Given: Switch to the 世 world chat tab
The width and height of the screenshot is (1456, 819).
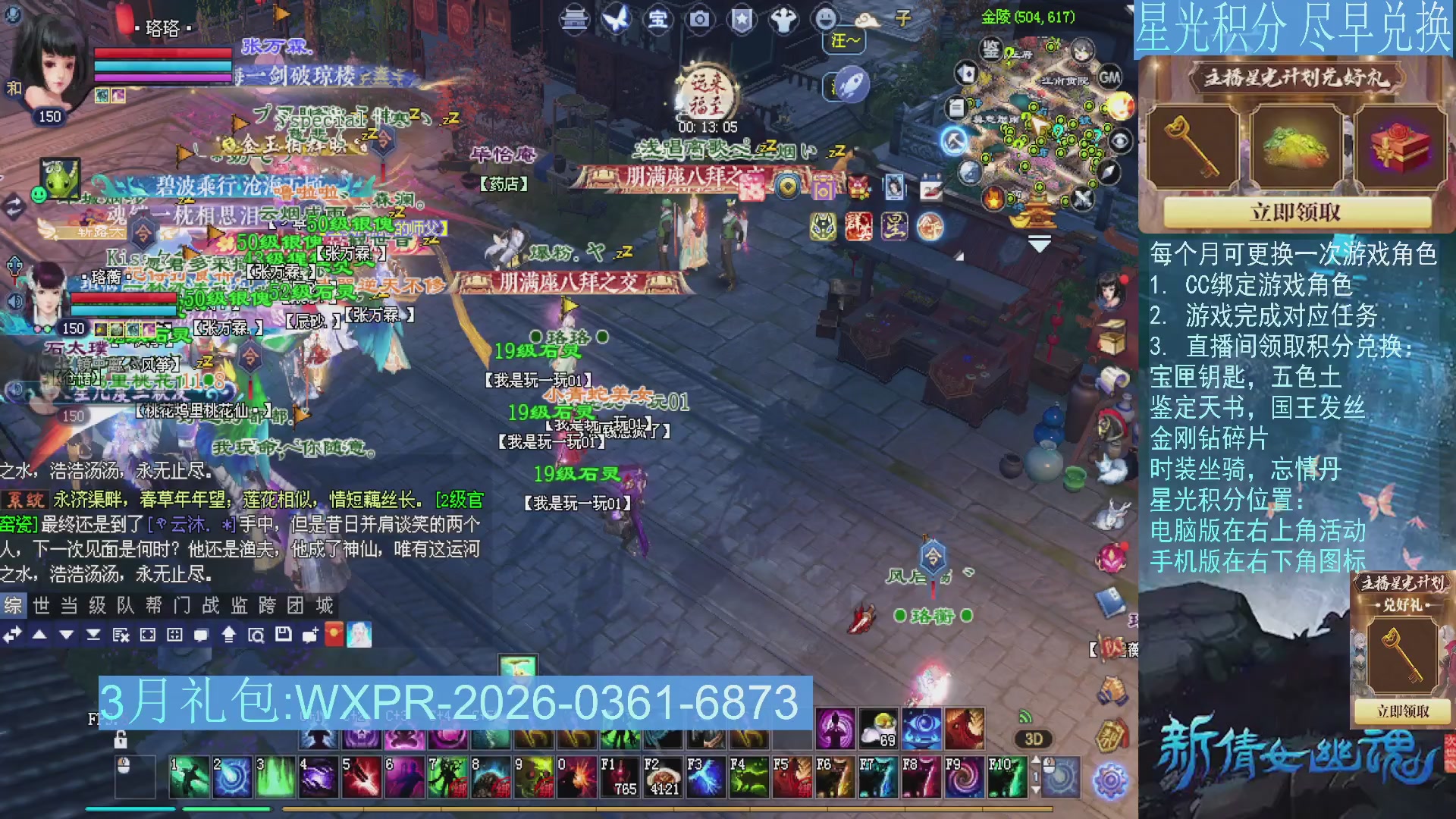Looking at the screenshot, I should coord(41,606).
